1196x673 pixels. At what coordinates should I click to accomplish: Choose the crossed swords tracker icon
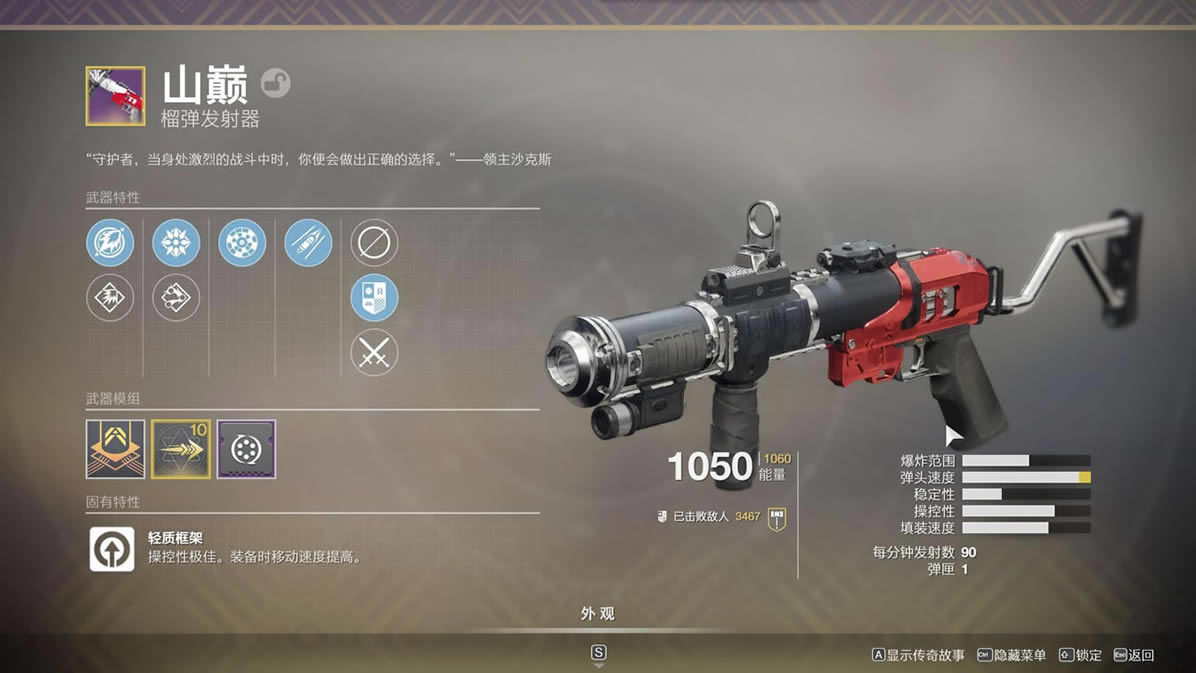pyautogui.click(x=374, y=353)
